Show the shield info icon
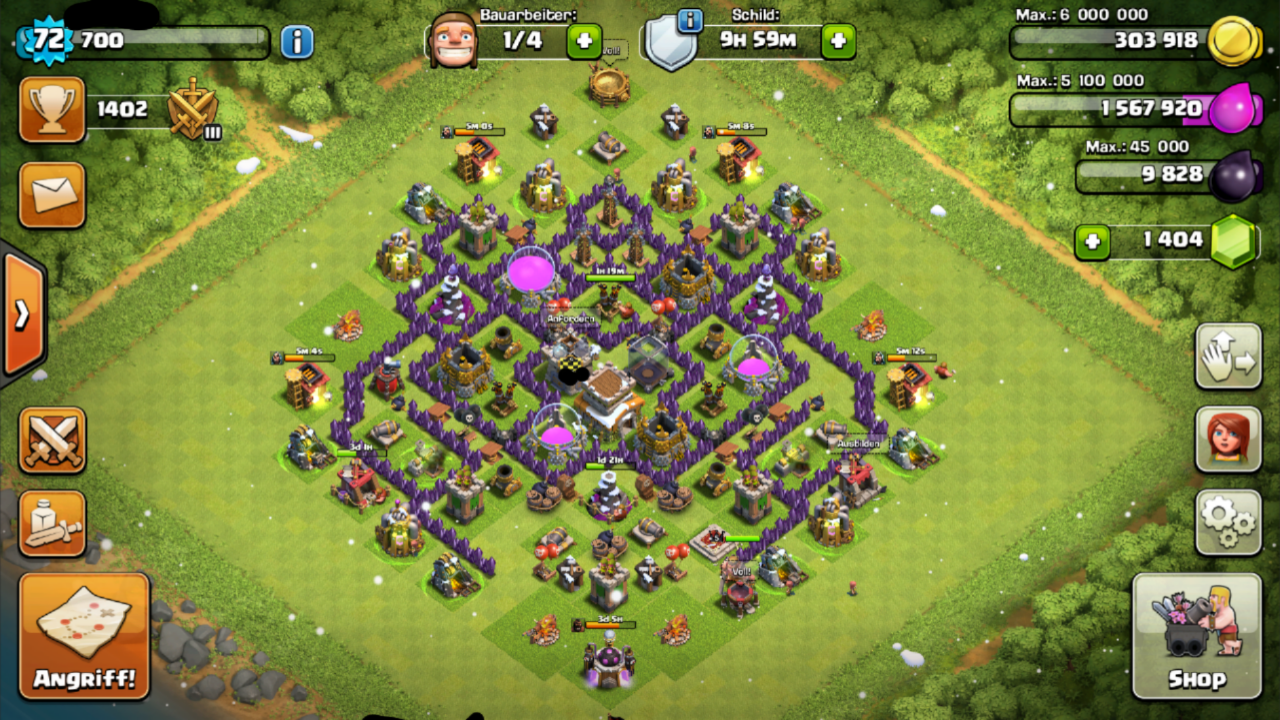Screen dimensions: 1280x720 (689, 19)
